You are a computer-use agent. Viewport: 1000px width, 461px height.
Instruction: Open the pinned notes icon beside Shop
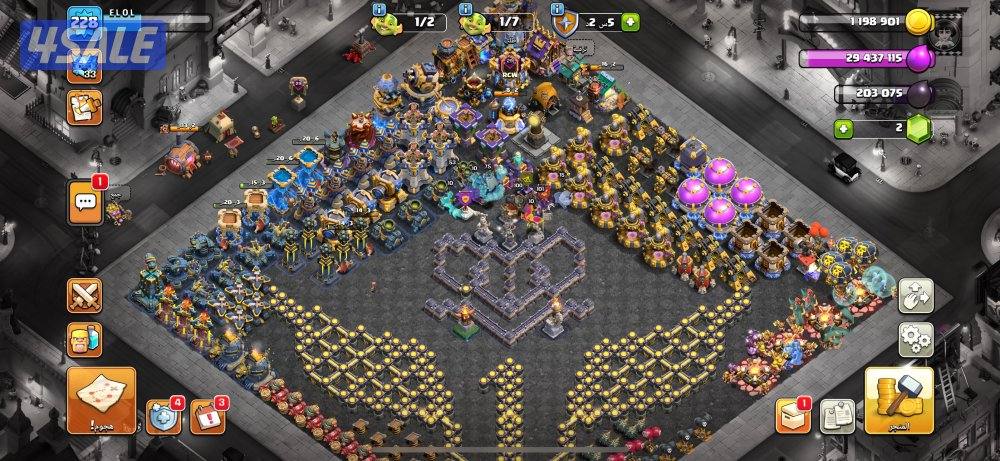point(836,416)
